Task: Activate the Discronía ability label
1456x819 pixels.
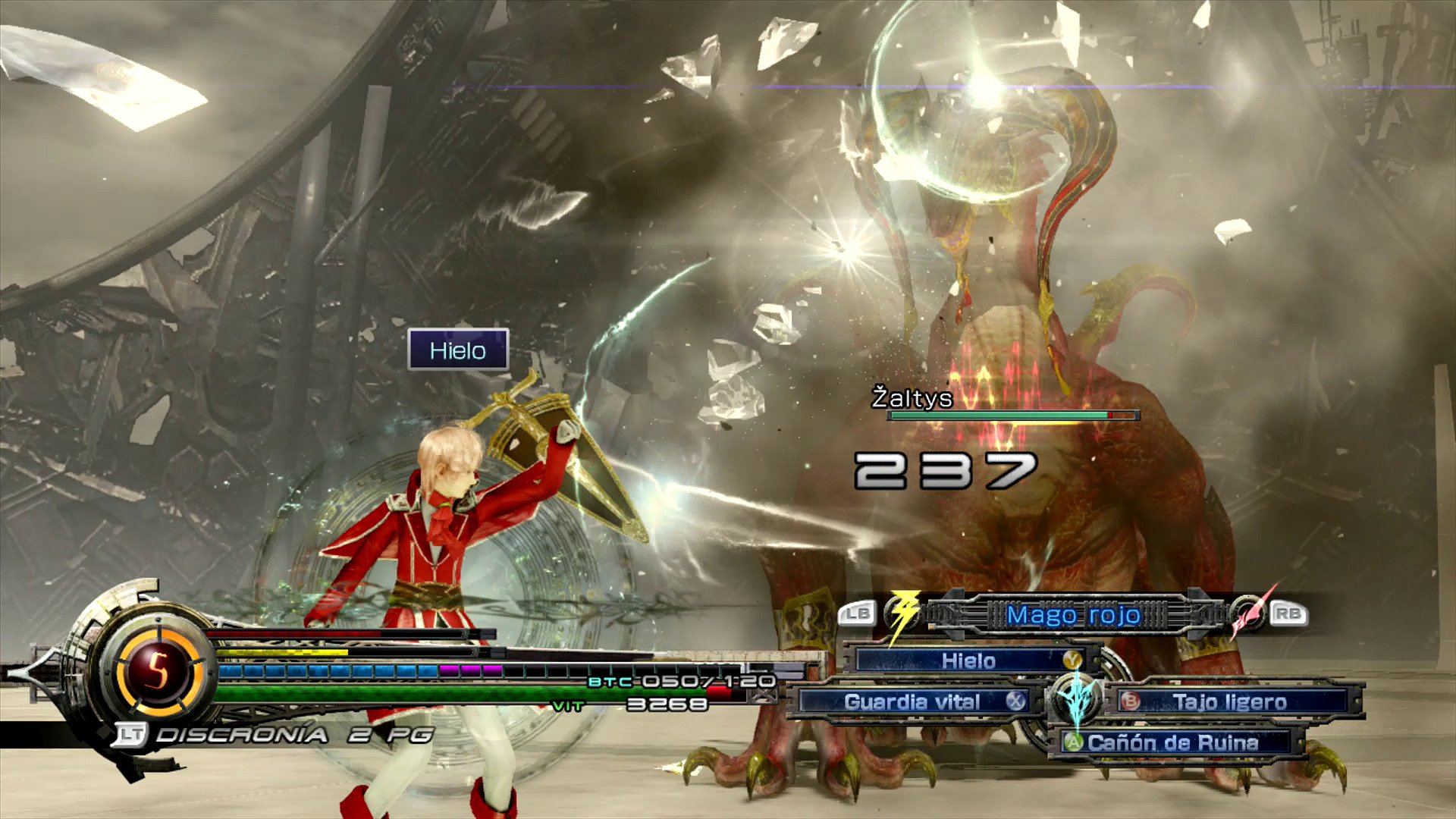Action: [241, 734]
